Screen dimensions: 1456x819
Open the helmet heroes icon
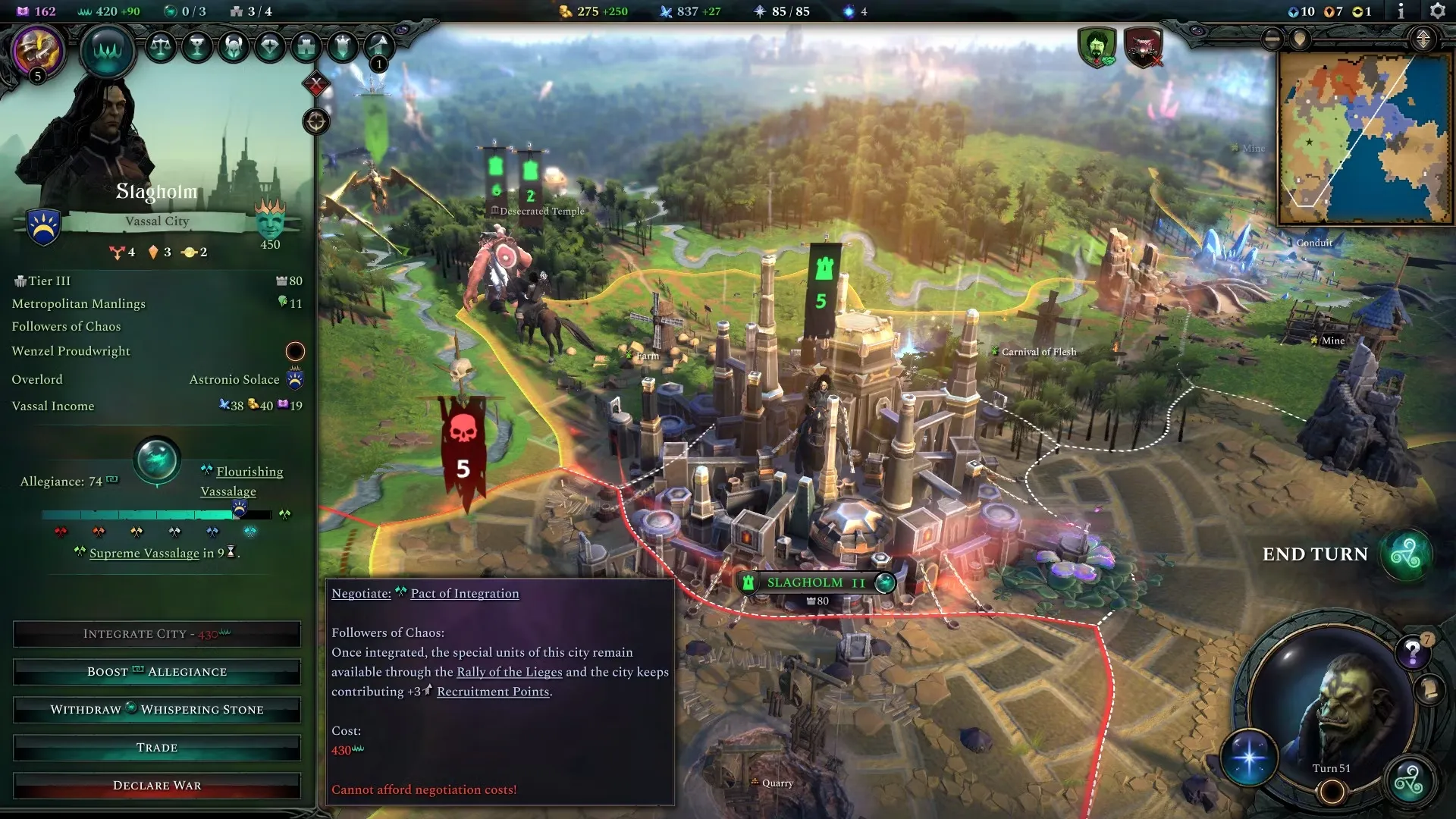tap(234, 47)
